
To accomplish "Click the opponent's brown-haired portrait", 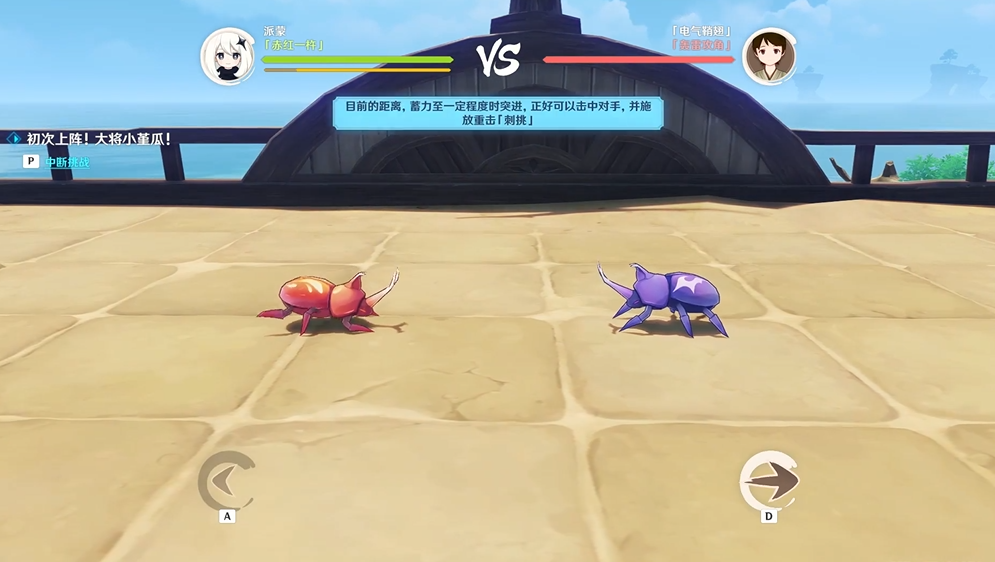I will point(770,57).
